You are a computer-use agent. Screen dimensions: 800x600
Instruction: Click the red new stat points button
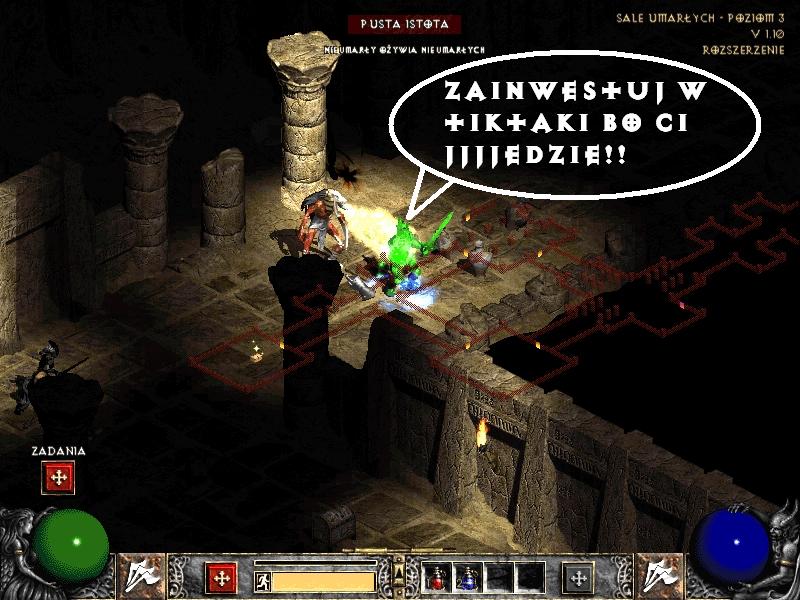point(220,578)
